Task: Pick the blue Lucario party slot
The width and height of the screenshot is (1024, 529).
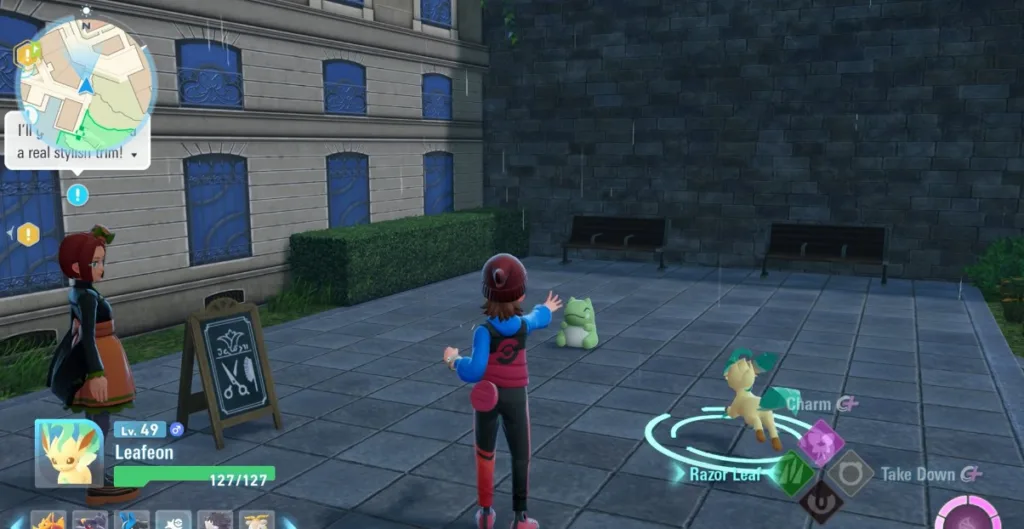Action: (x=132, y=521)
